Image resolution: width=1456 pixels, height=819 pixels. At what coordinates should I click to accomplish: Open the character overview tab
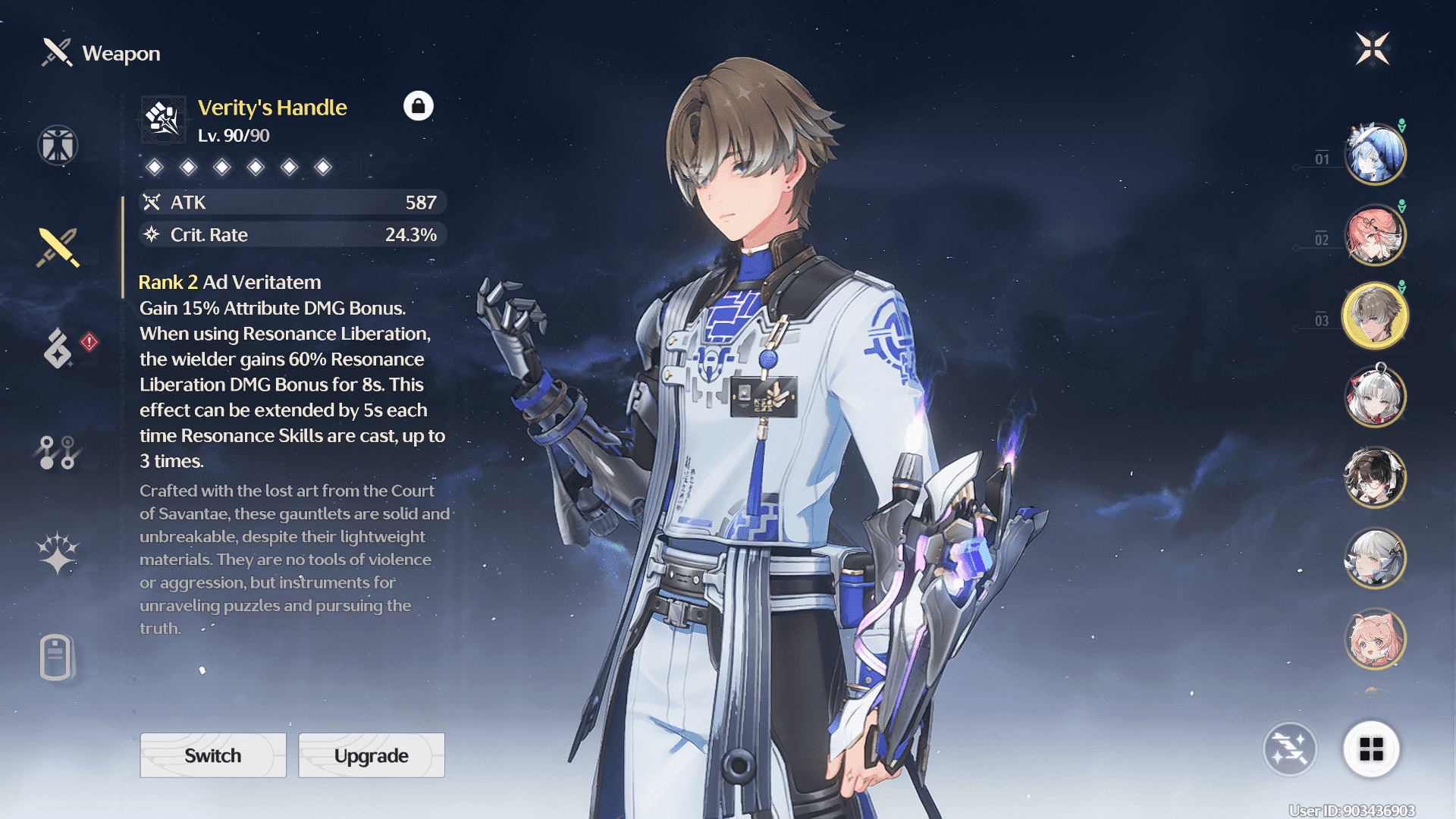point(58,145)
